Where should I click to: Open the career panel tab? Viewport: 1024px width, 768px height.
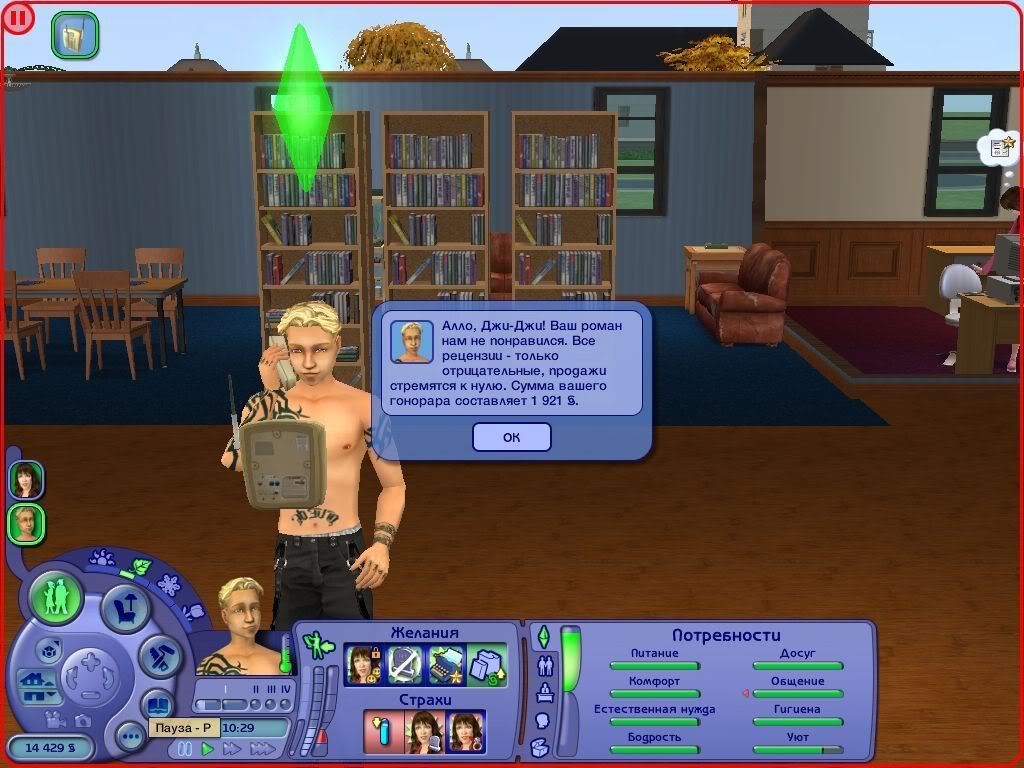click(x=545, y=692)
